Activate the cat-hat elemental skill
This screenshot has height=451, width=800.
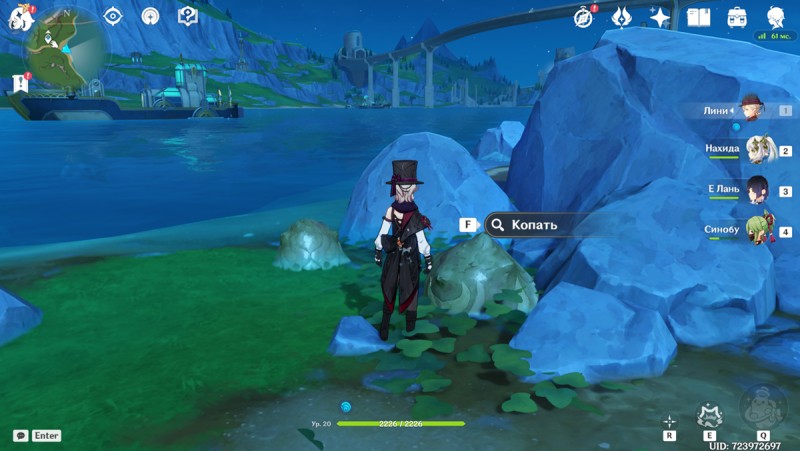(x=710, y=416)
